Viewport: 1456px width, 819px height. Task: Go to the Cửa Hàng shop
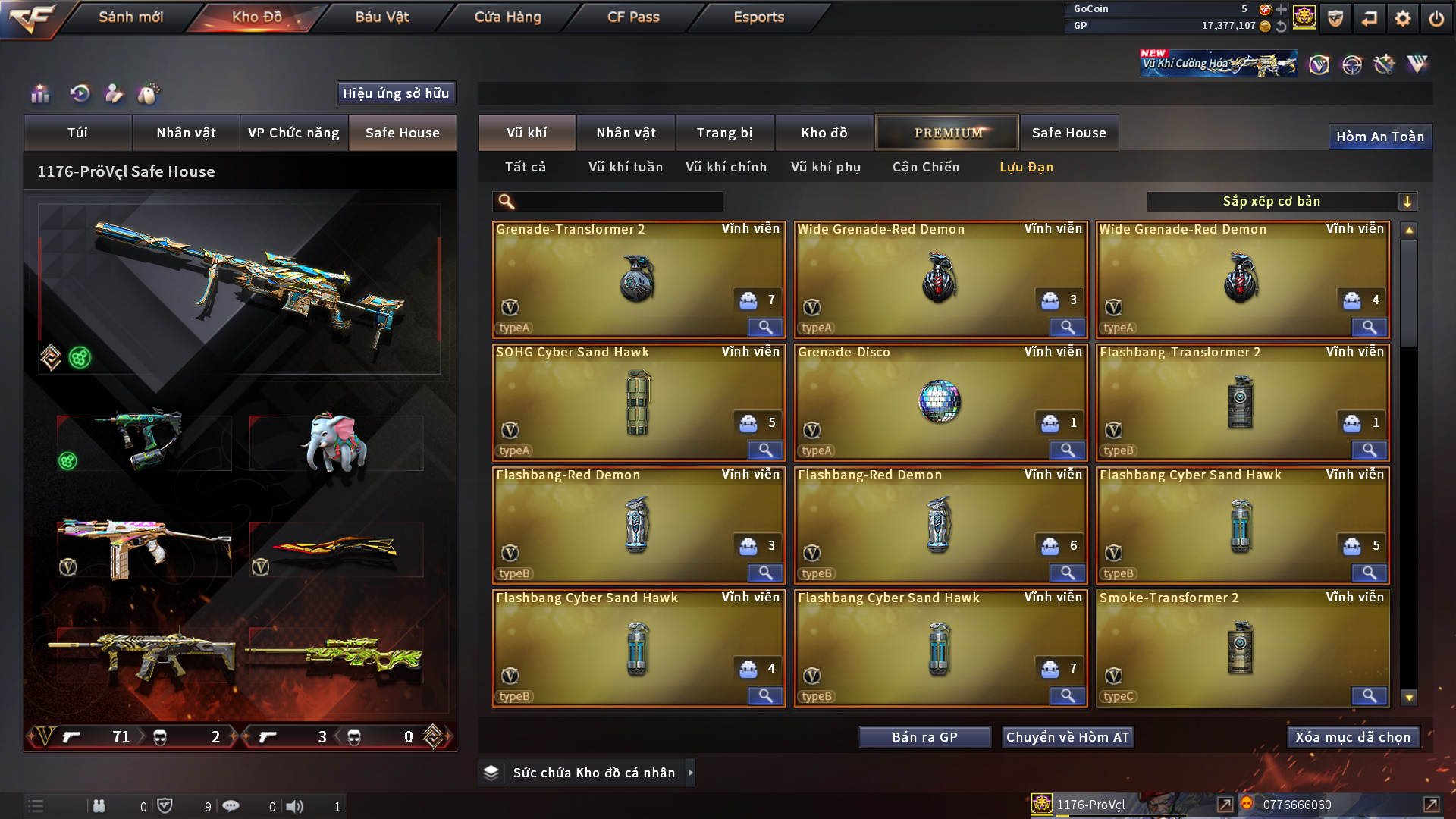pos(507,17)
